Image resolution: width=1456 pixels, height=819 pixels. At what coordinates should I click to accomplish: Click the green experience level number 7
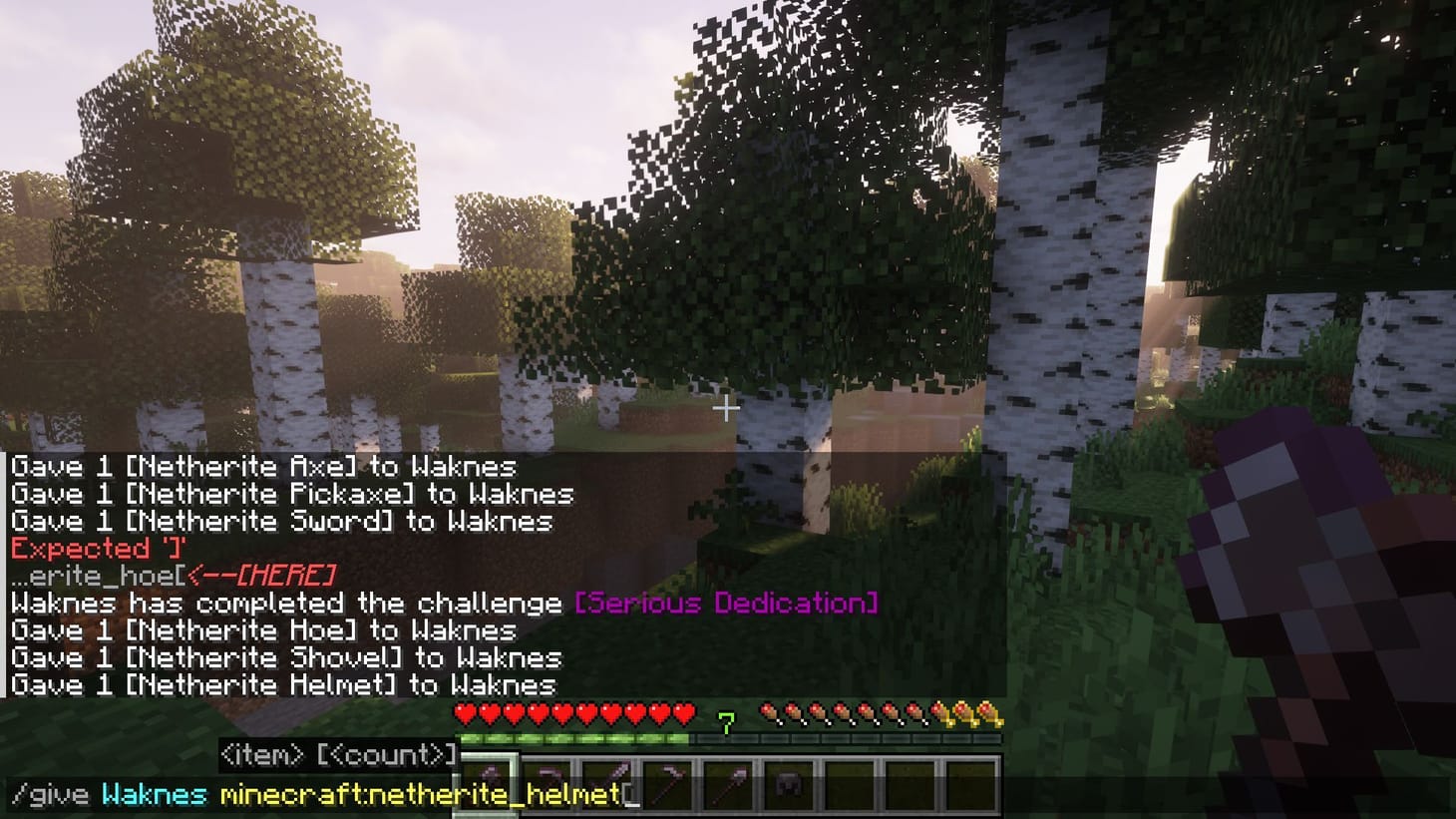(727, 722)
